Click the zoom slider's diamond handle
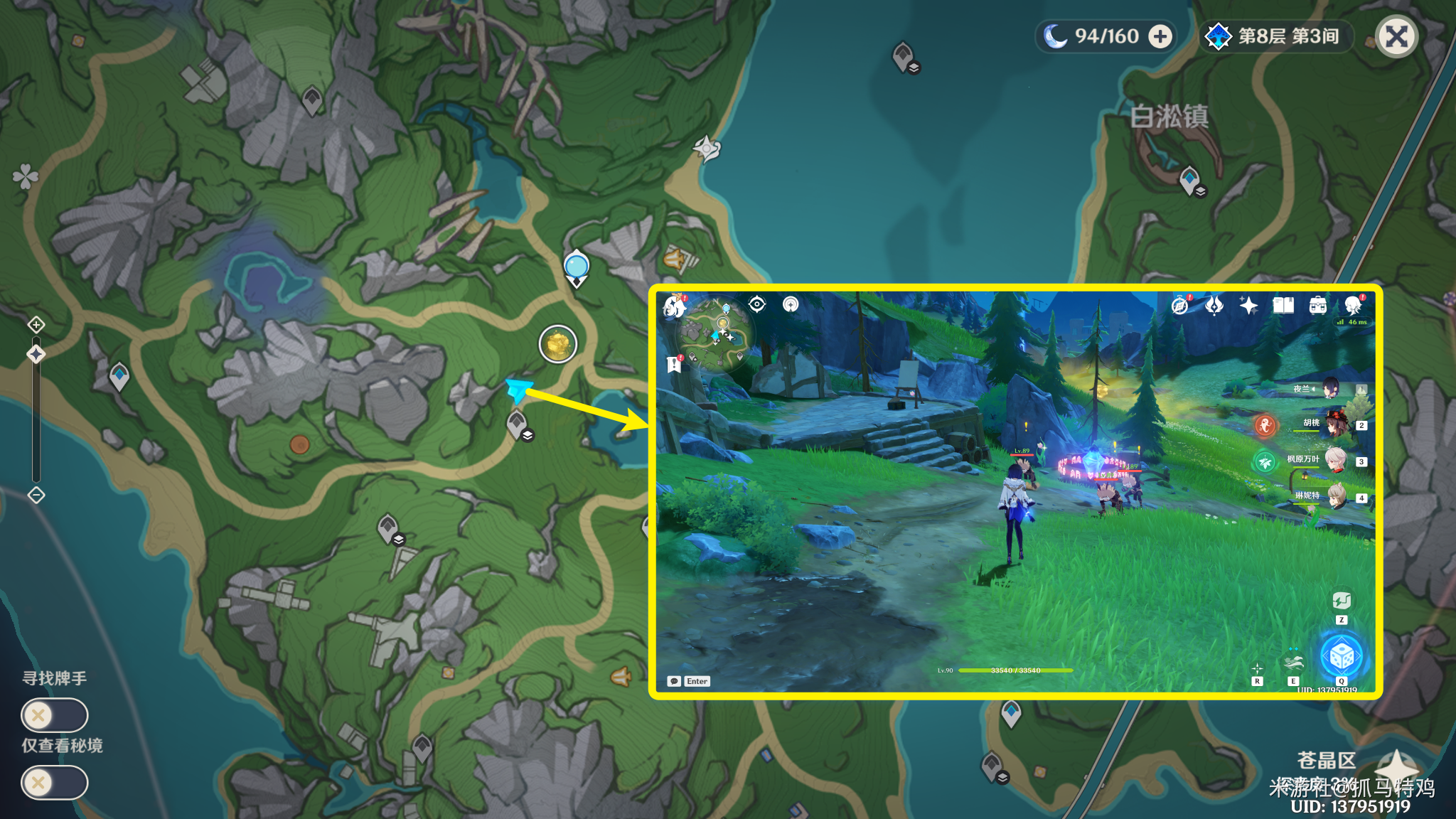This screenshot has height=819, width=1456. (x=36, y=354)
